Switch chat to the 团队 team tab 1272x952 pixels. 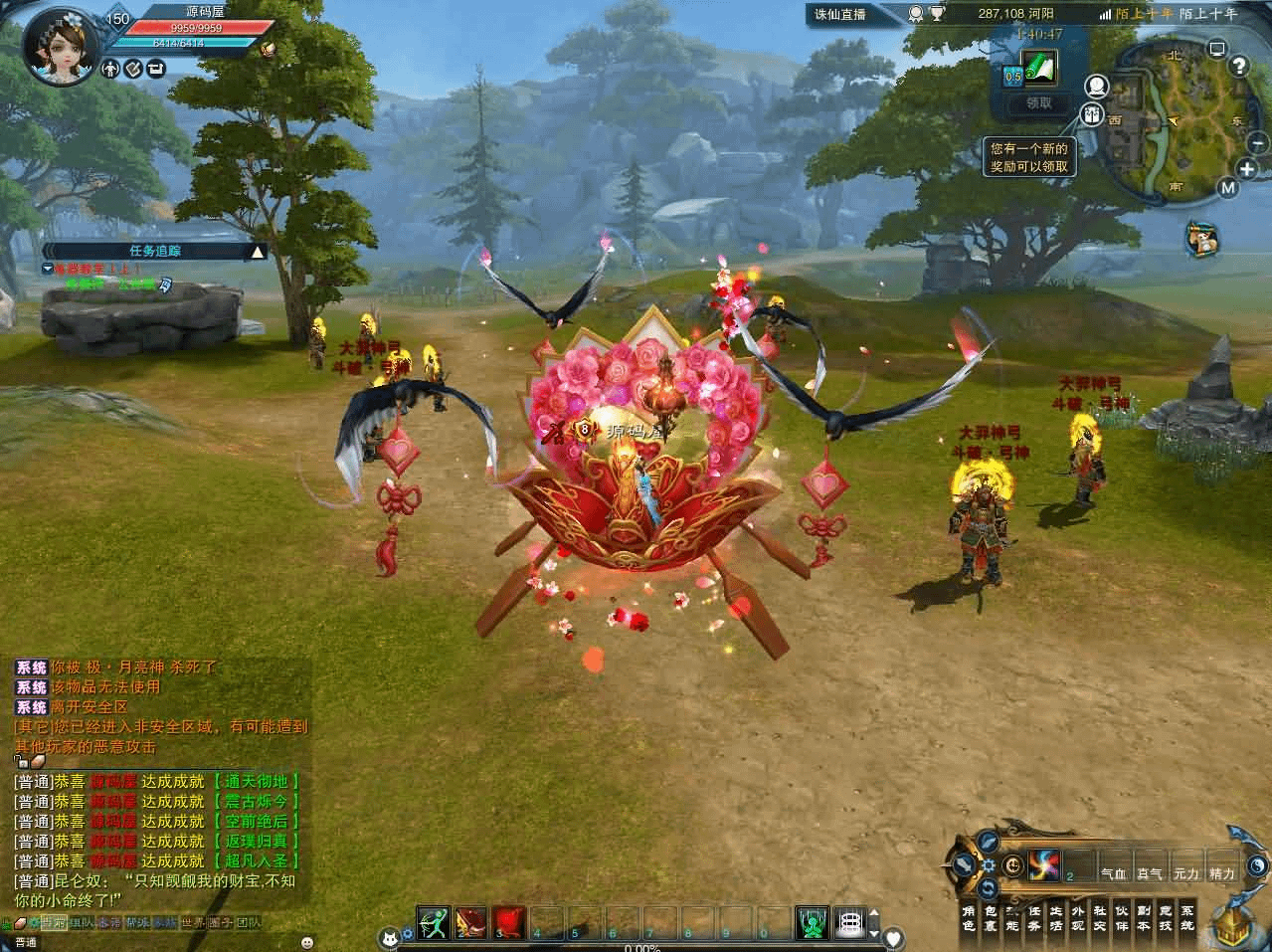pyautogui.click(x=248, y=922)
